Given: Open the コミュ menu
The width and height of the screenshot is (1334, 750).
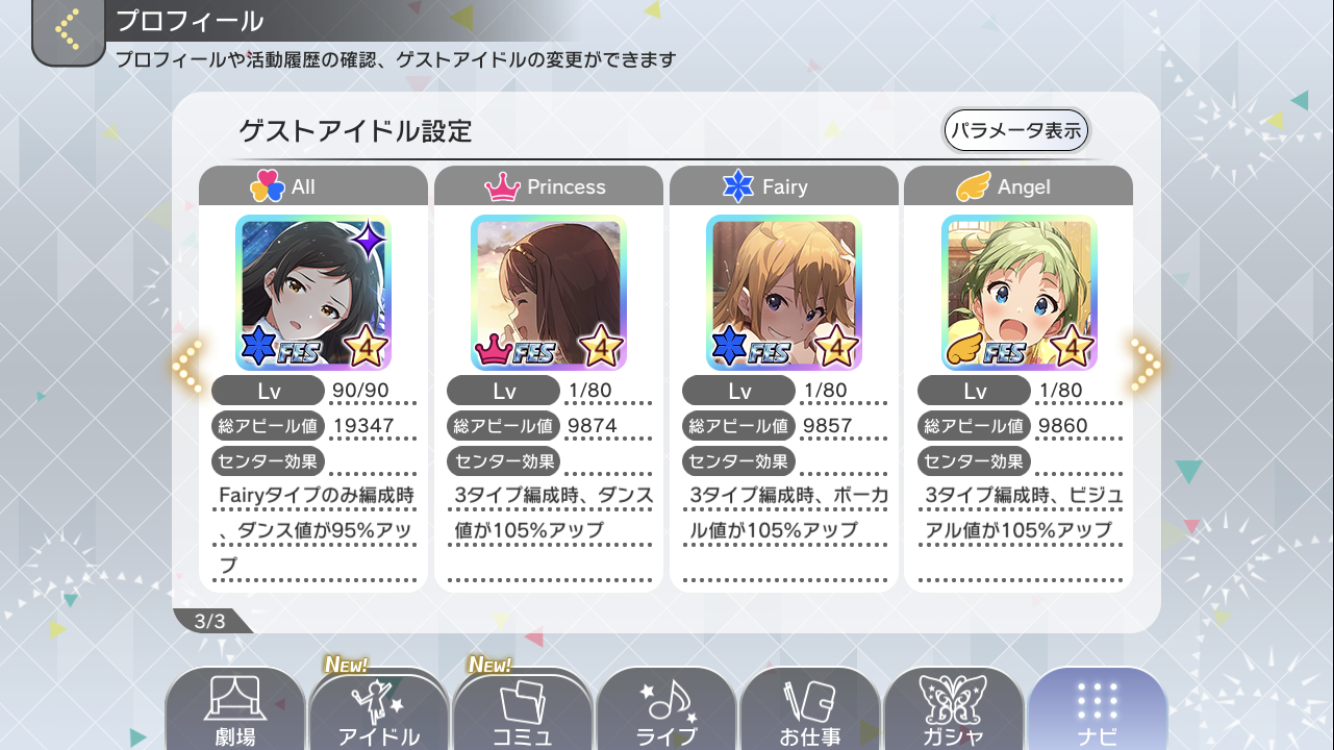Looking at the screenshot, I should click(x=522, y=712).
